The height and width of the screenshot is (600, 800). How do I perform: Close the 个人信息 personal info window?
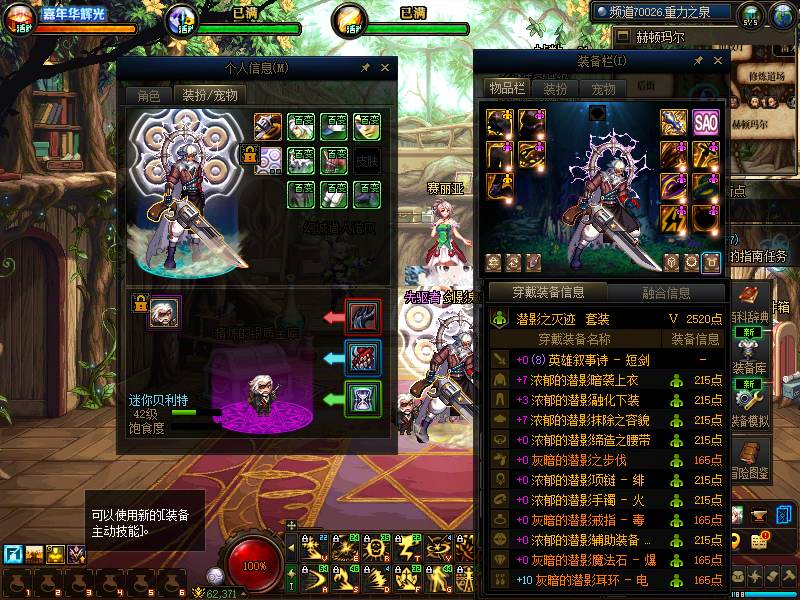click(x=386, y=68)
